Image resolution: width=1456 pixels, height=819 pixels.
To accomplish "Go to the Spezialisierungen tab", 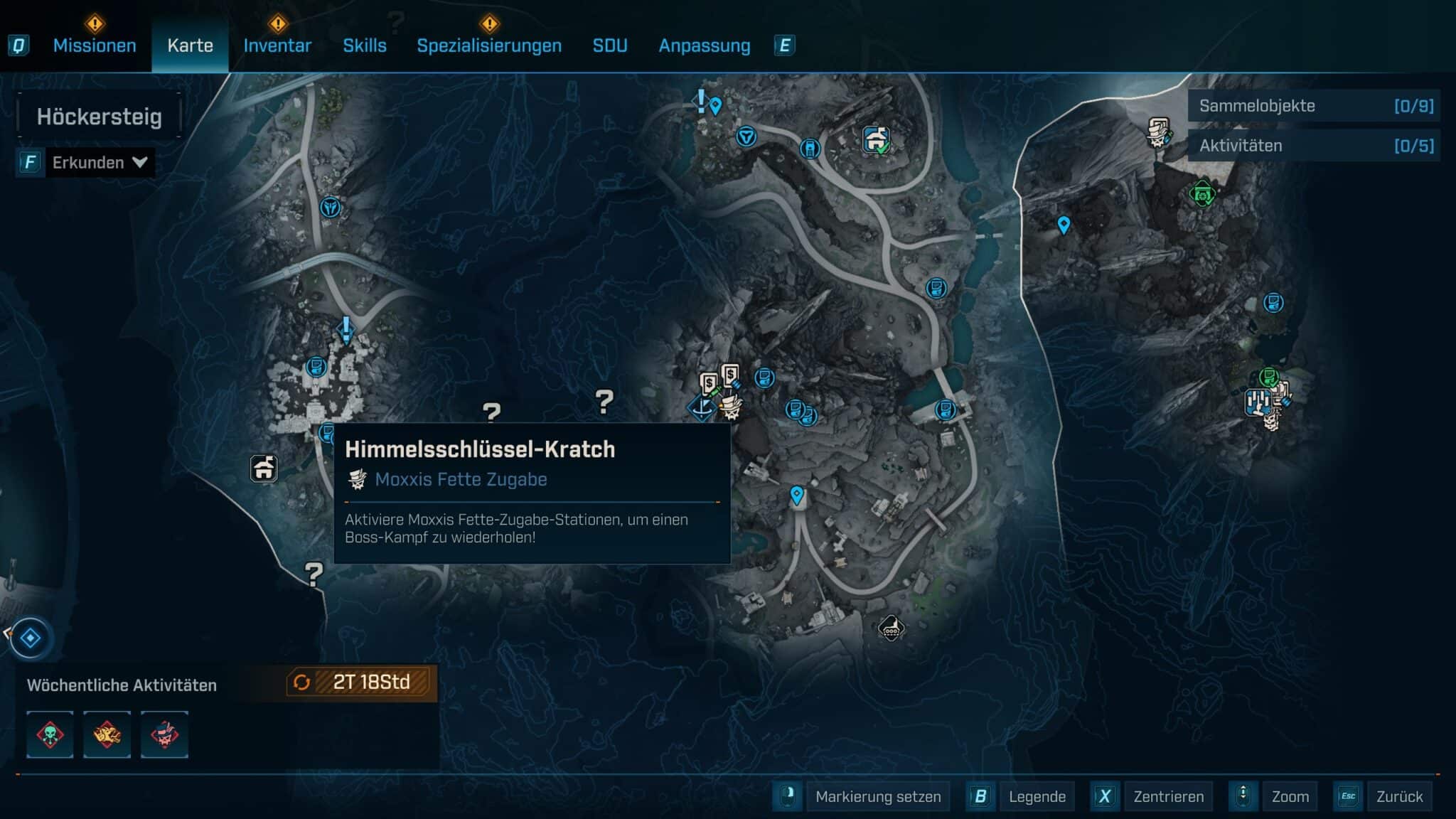I will click(x=489, y=45).
